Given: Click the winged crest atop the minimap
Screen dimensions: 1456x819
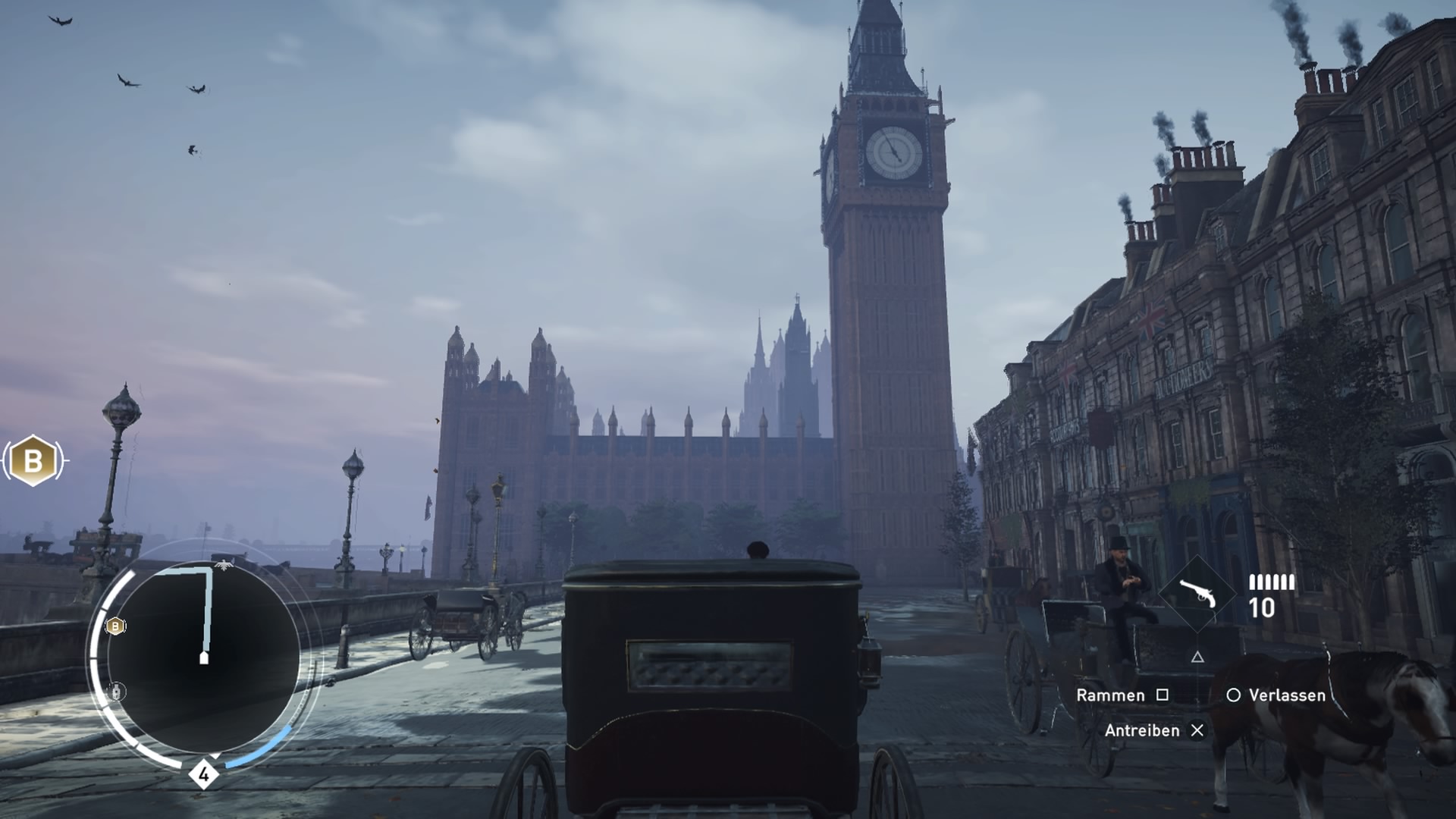Looking at the screenshot, I should pos(224,564).
